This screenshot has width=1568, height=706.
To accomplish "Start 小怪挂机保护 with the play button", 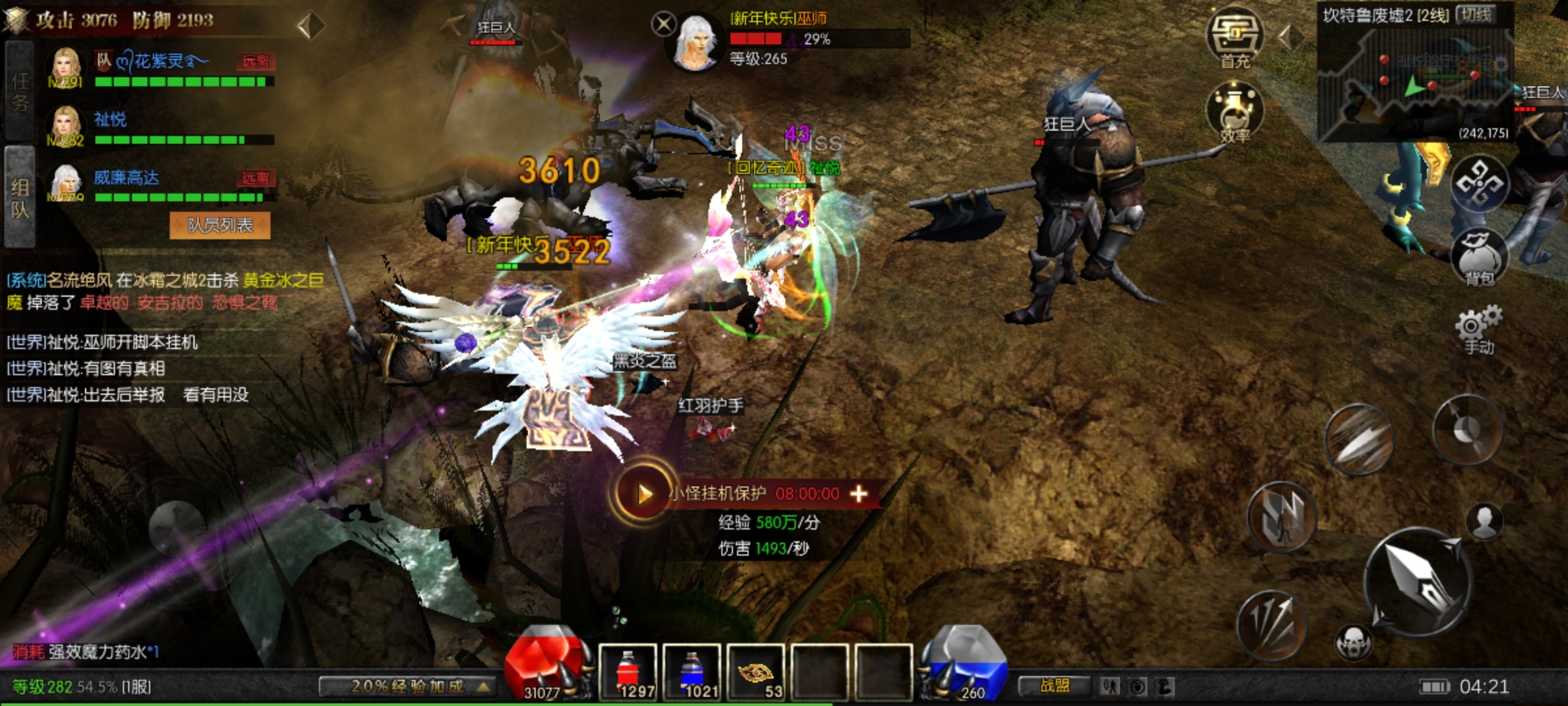I will click(644, 494).
